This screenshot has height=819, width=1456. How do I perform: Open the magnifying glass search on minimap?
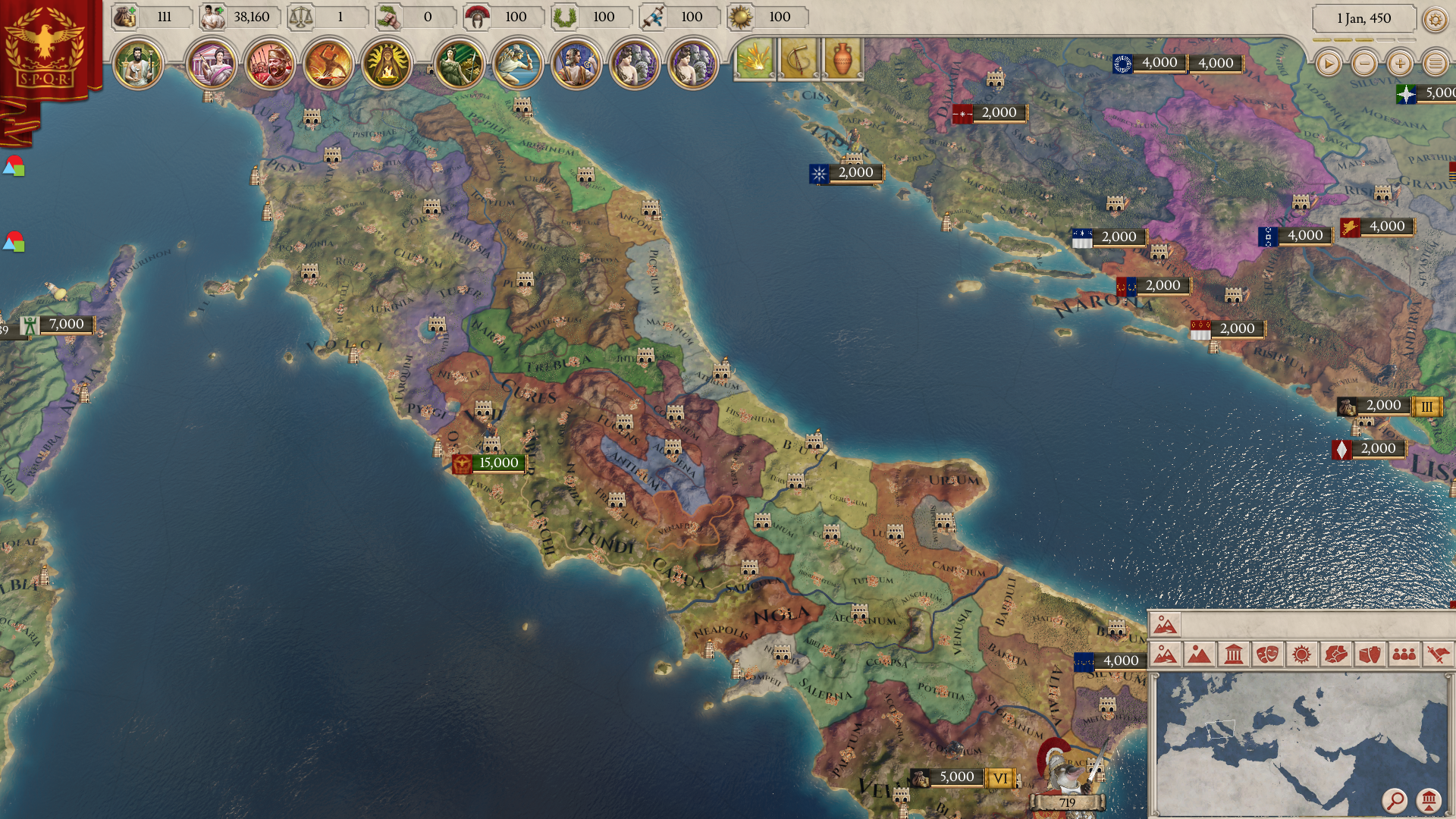(1394, 800)
